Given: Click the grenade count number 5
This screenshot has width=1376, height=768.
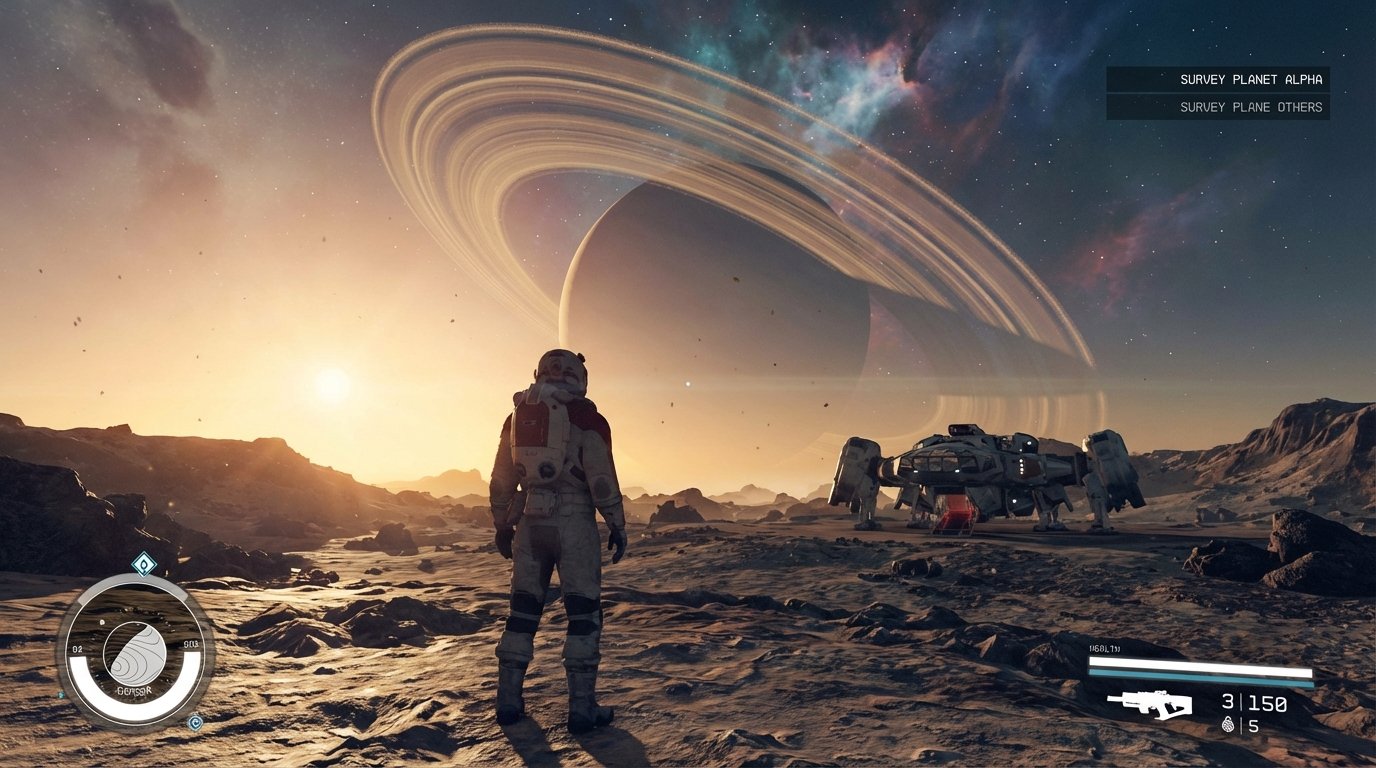Looking at the screenshot, I should [1254, 725].
